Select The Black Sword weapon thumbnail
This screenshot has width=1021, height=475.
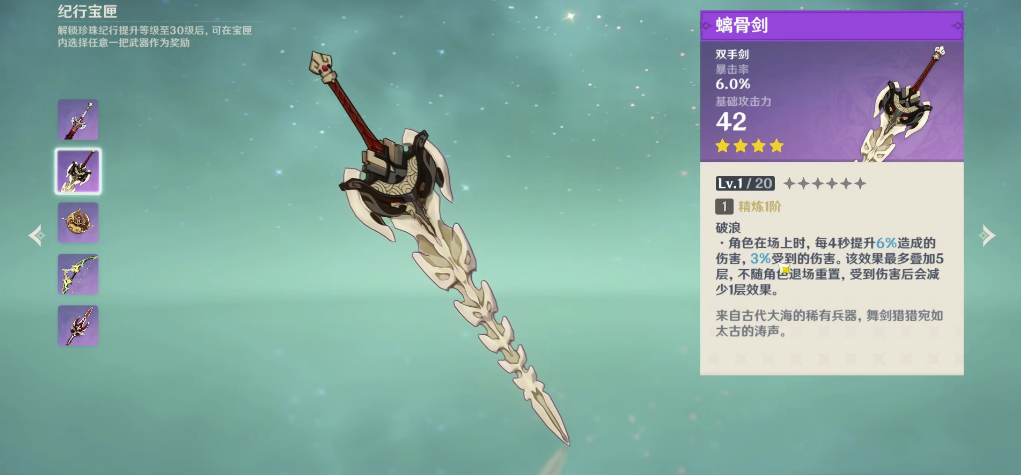coord(78,120)
